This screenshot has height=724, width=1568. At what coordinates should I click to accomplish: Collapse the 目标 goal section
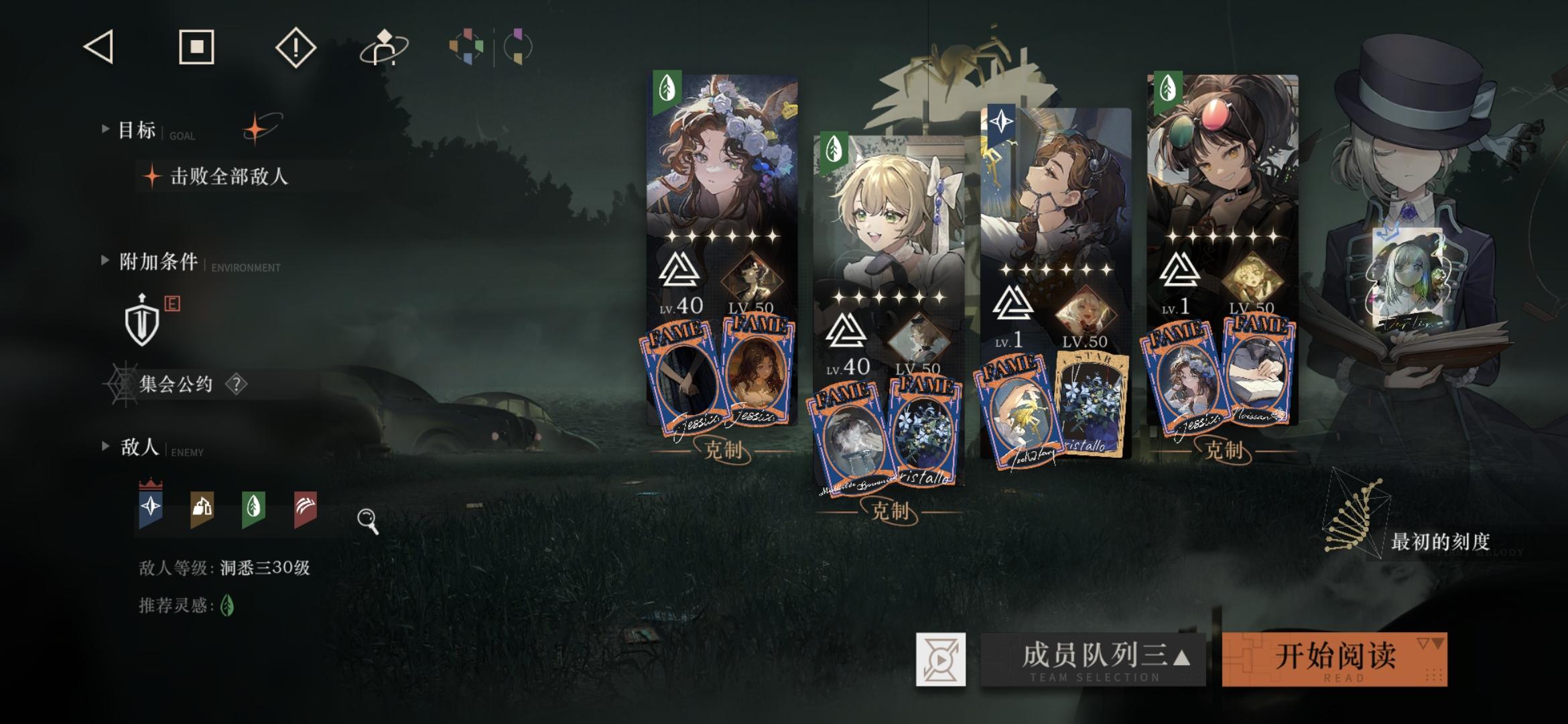pyautogui.click(x=105, y=129)
